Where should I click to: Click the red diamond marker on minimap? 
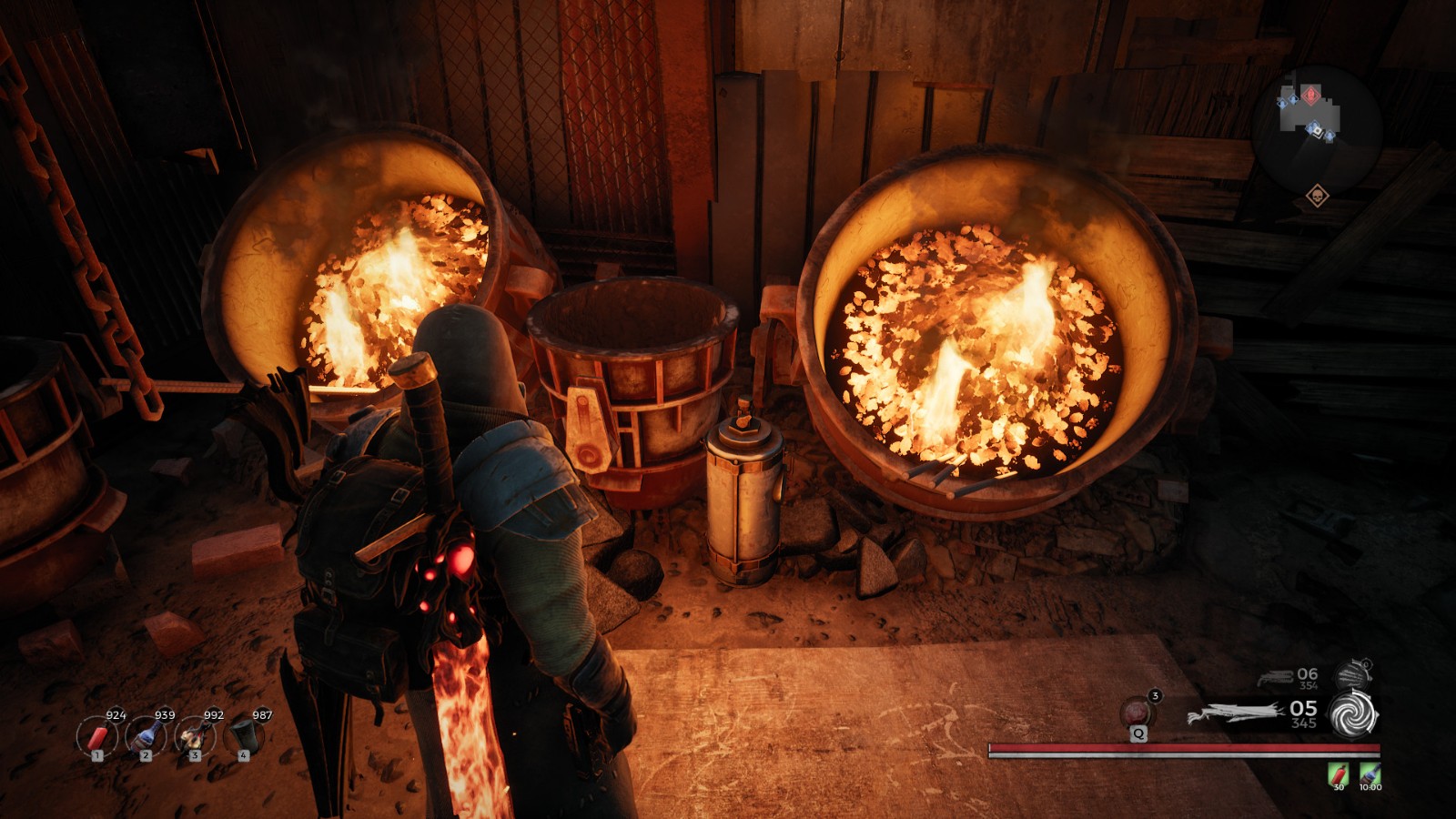[1310, 95]
